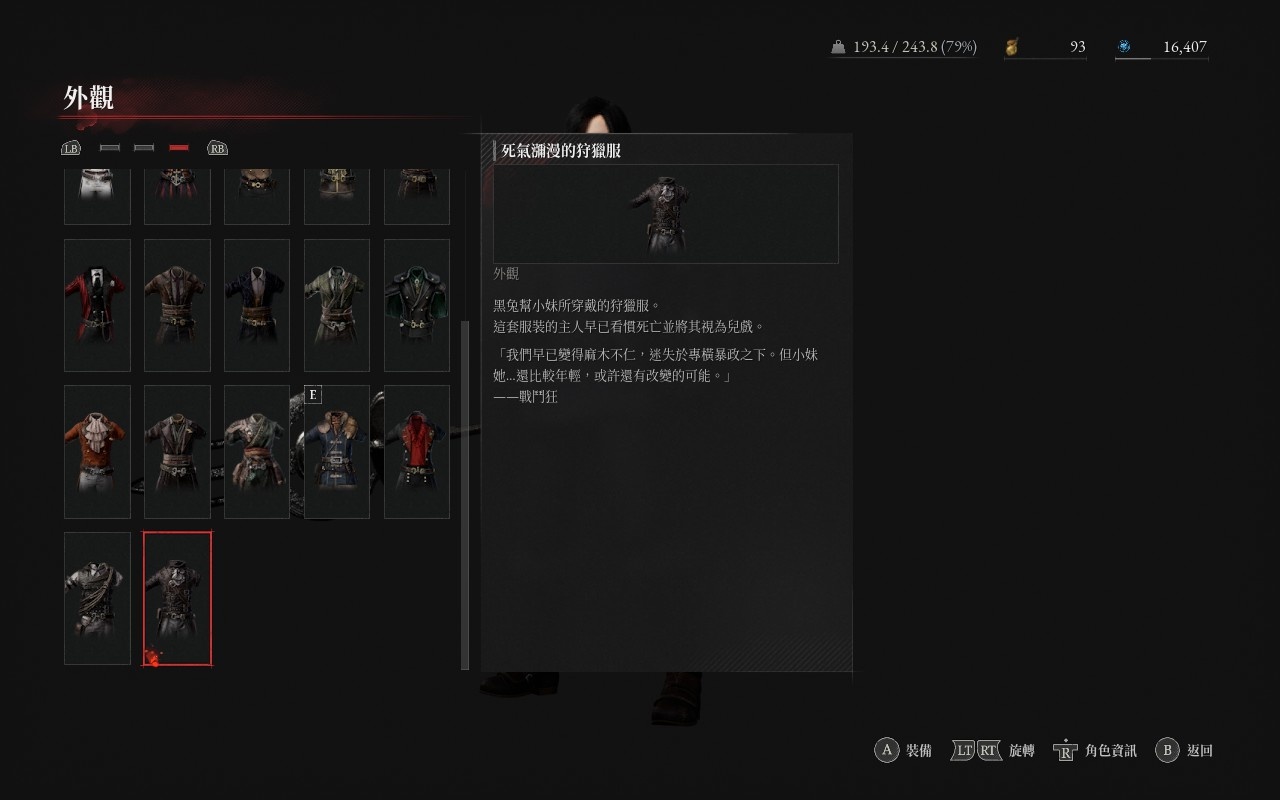The width and height of the screenshot is (1280, 800).
Task: Click the red-highlighted dark hunting outfit
Action: pos(177,598)
